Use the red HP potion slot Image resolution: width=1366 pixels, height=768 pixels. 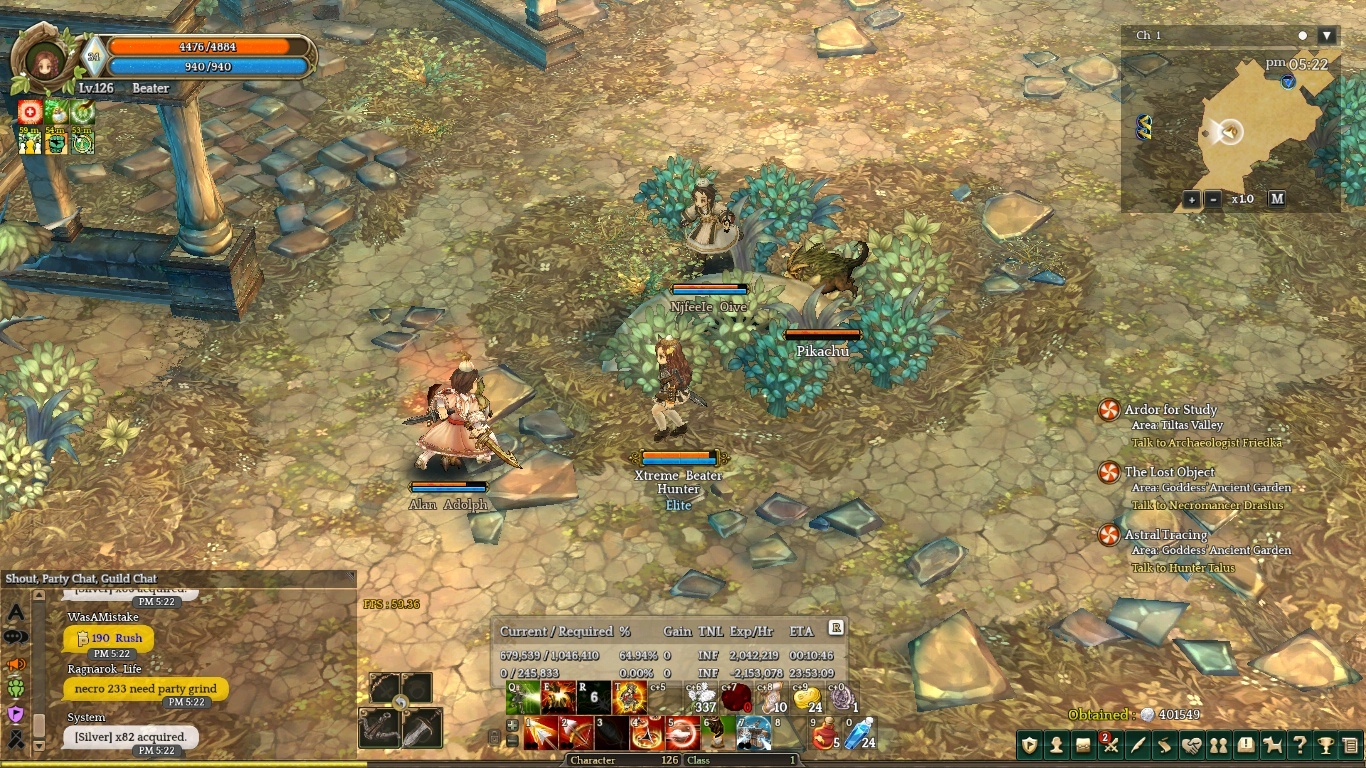[x=824, y=734]
